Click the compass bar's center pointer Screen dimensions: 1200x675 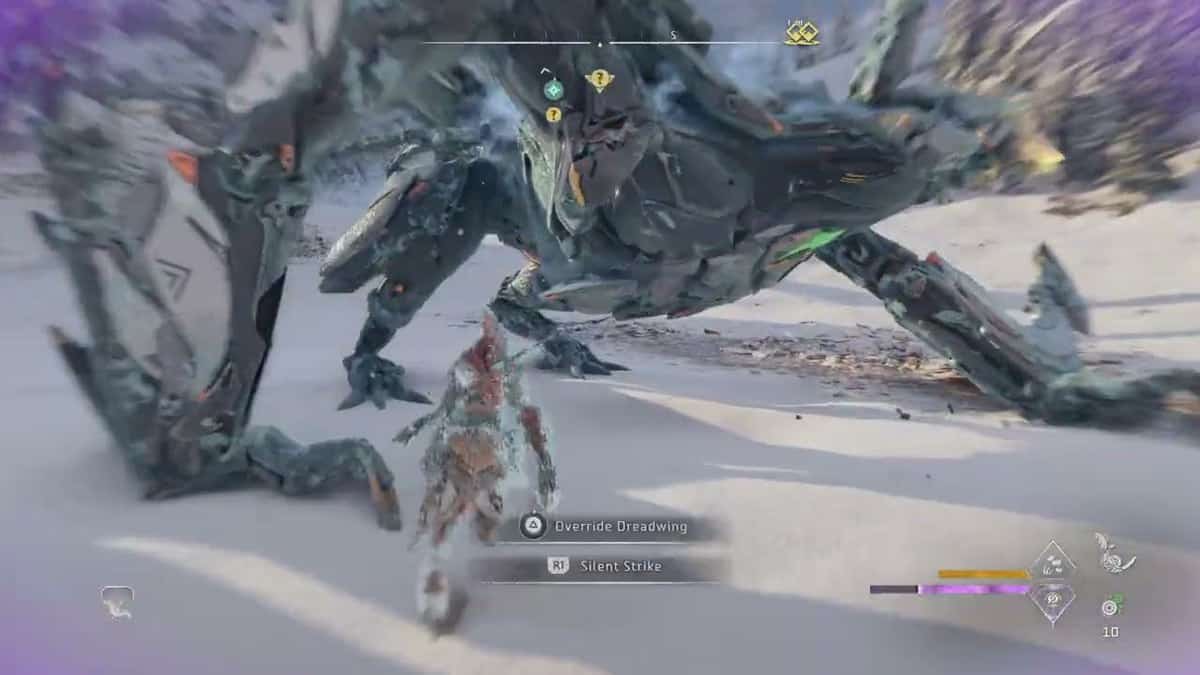[x=600, y=44]
